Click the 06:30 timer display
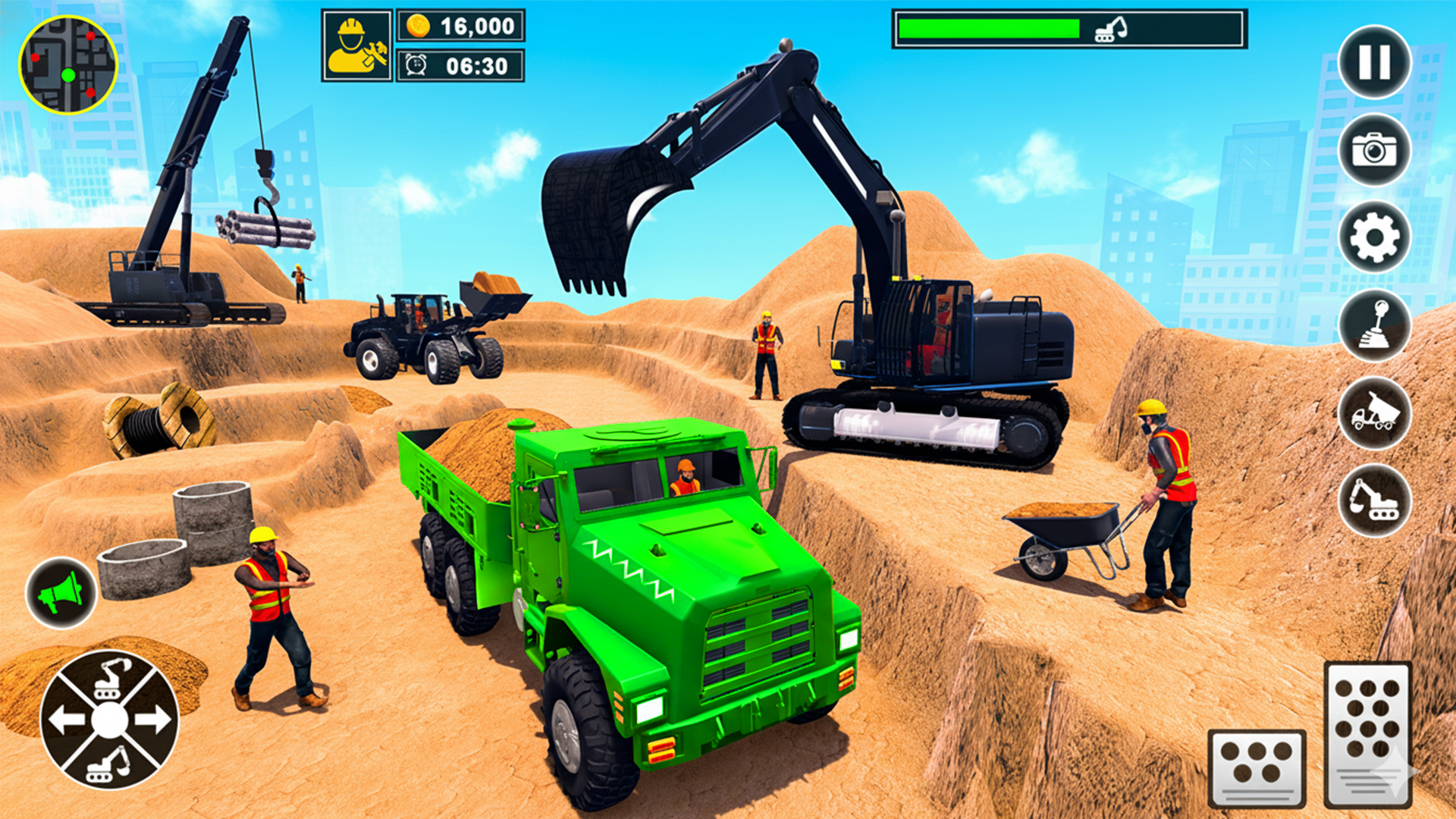 pyautogui.click(x=474, y=66)
